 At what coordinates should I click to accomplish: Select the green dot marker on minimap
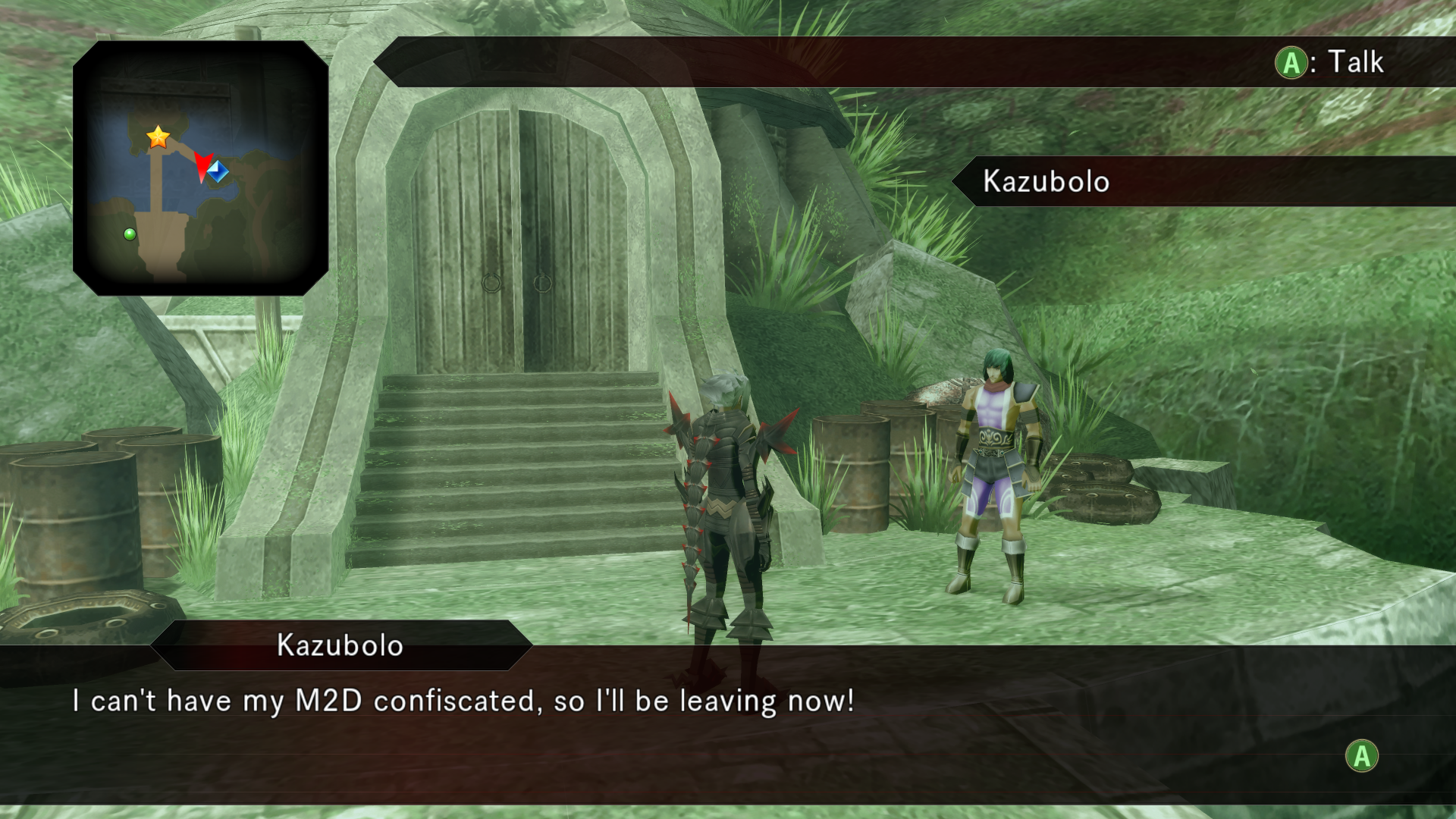[130, 234]
